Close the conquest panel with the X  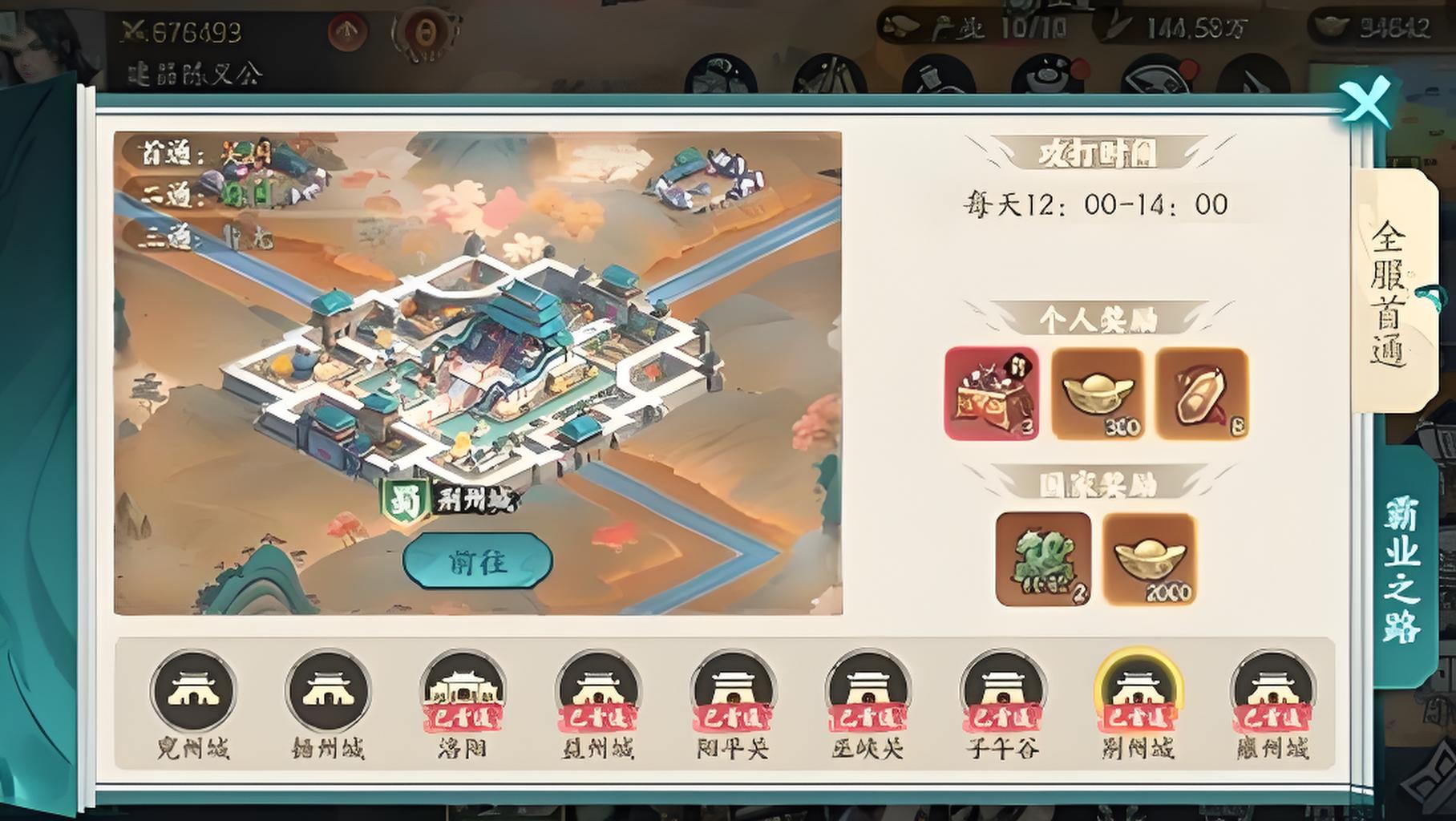point(1367,102)
